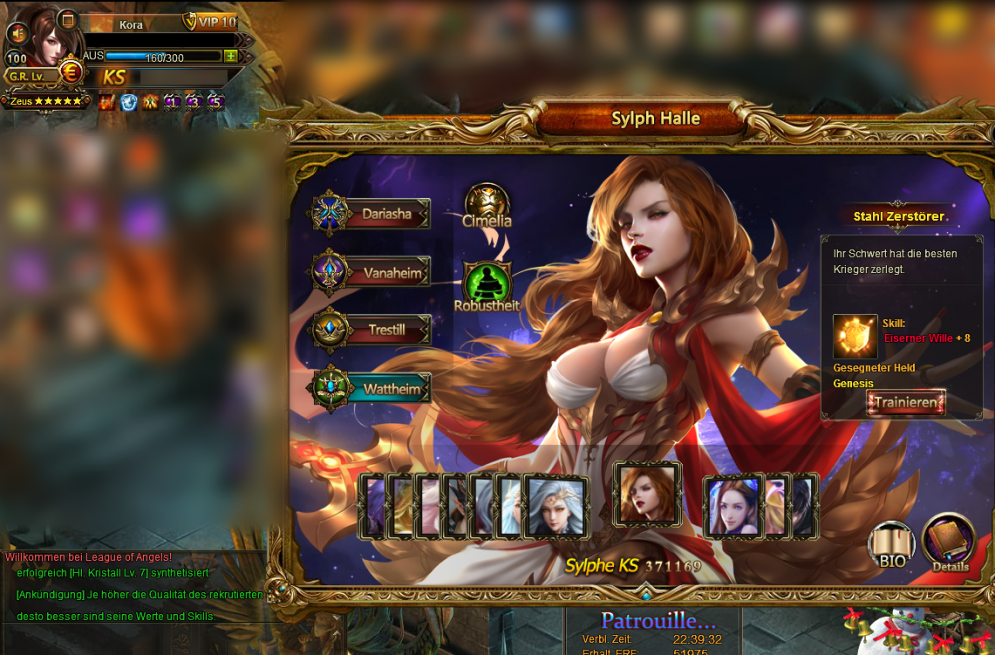The image size is (995, 655).
Task: Toggle sound with the speaker icon
Action: (17, 33)
